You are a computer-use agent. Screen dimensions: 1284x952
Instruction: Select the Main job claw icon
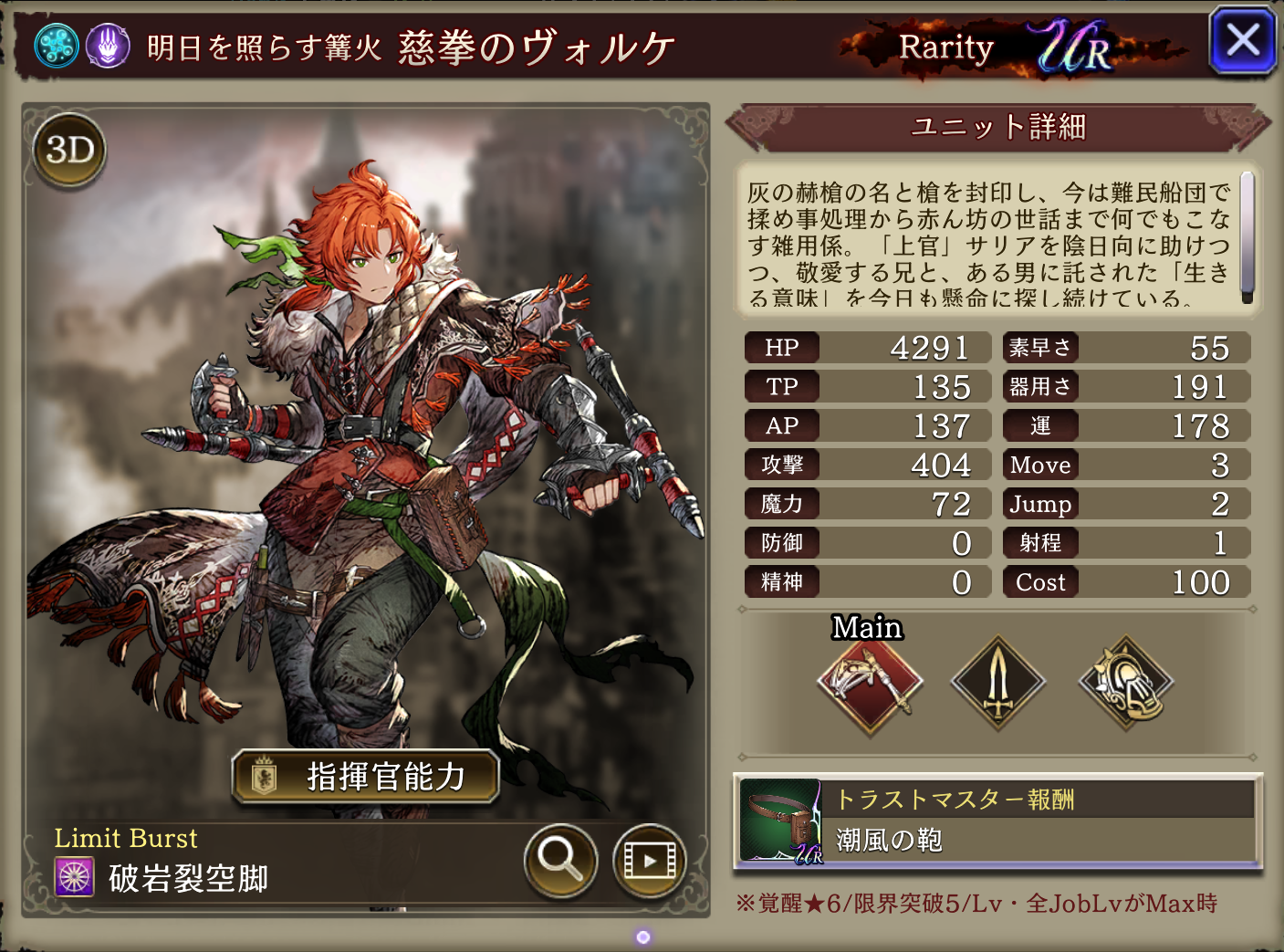pyautogui.click(x=870, y=684)
